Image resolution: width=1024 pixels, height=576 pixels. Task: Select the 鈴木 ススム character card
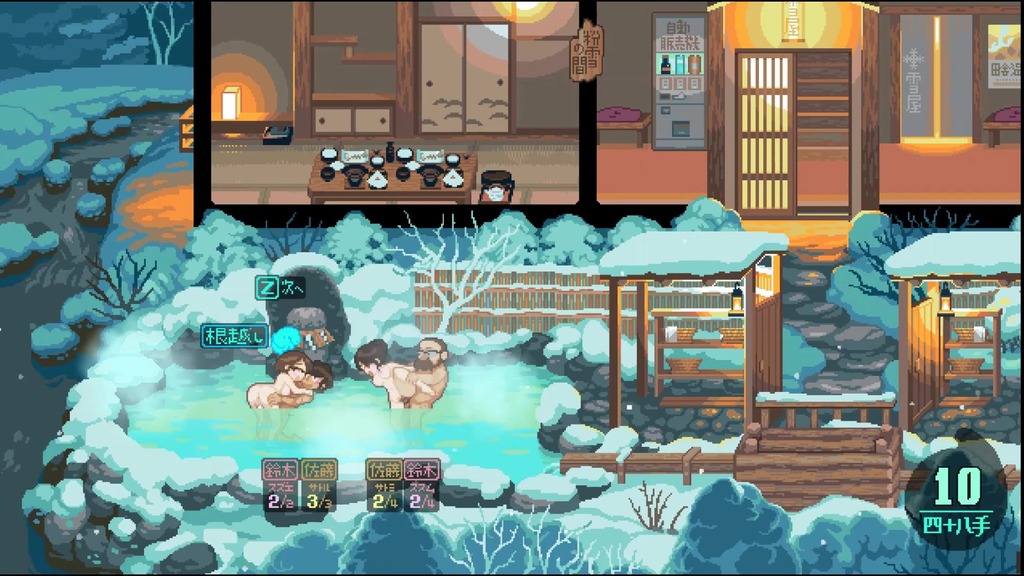point(424,484)
